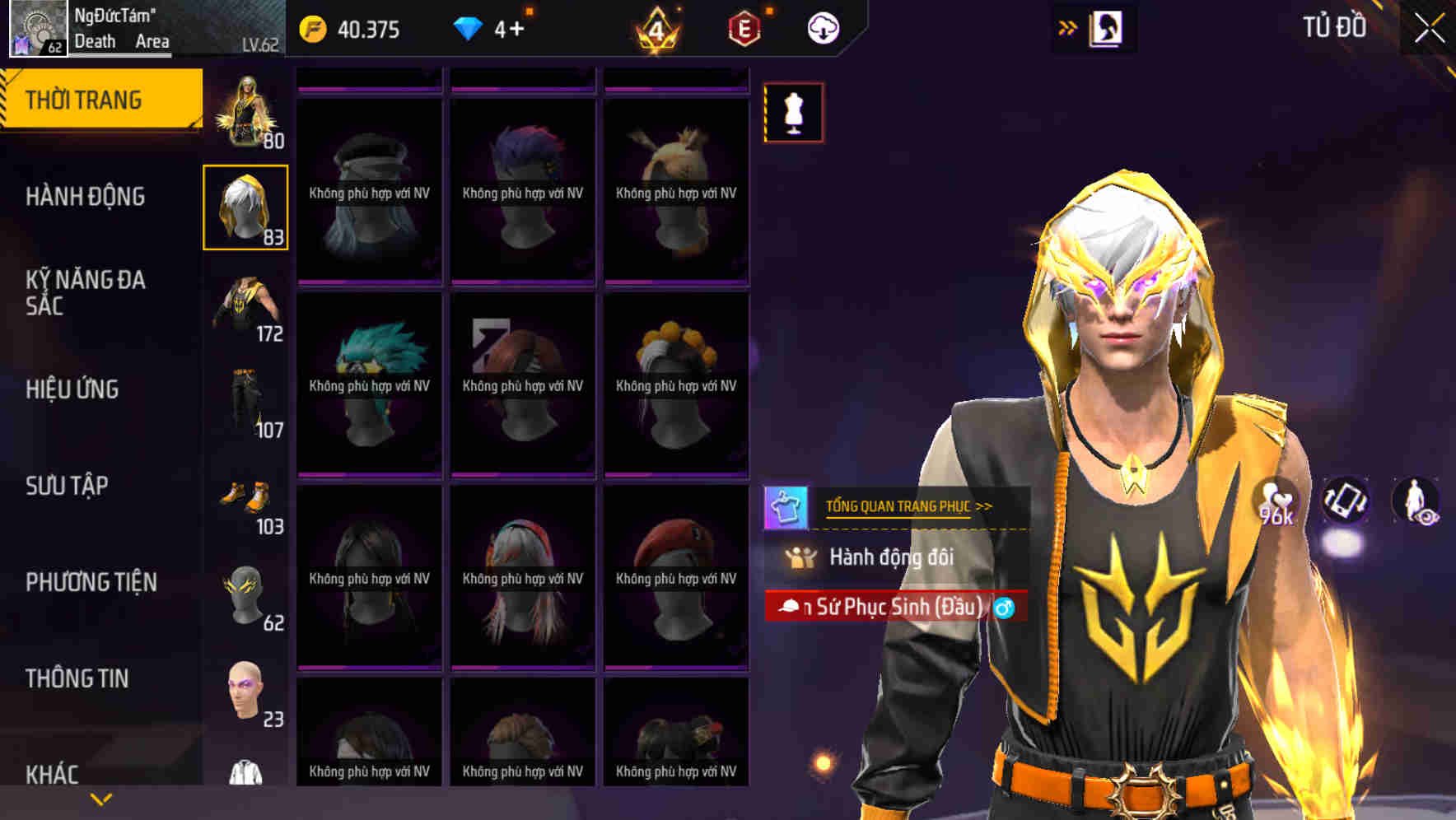Expand more categories with the bottom down arrow
This screenshot has width=1456, height=820.
tap(100, 799)
